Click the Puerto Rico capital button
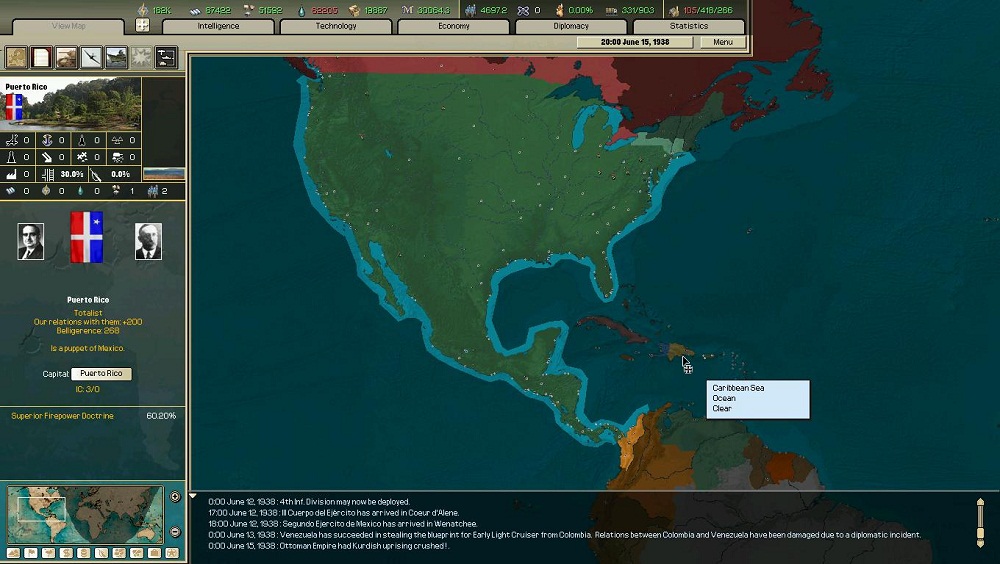The width and height of the screenshot is (1000, 564). pyautogui.click(x=101, y=374)
